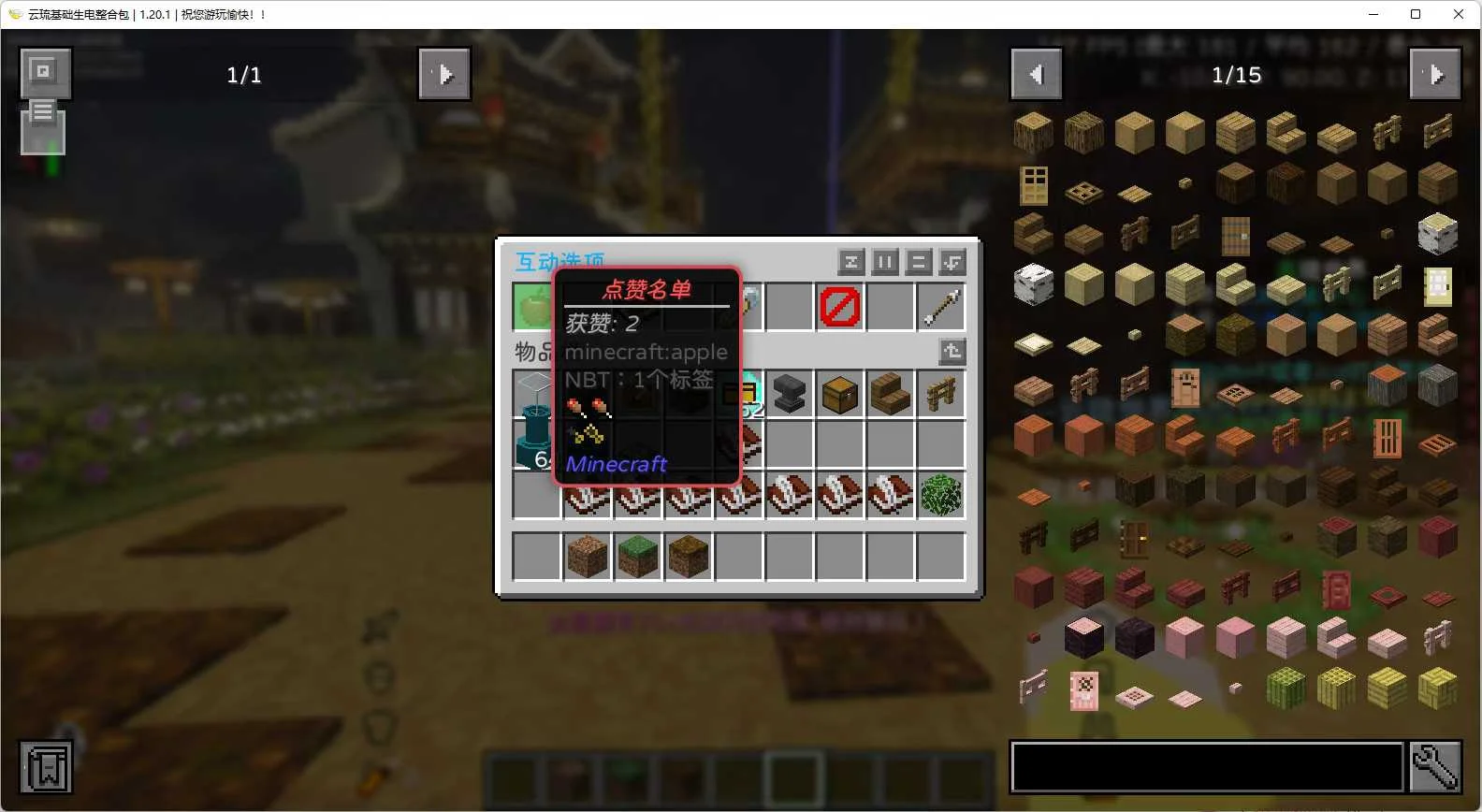Open the bookmark book button
Image resolution: width=1482 pixels, height=812 pixels.
tap(45, 768)
